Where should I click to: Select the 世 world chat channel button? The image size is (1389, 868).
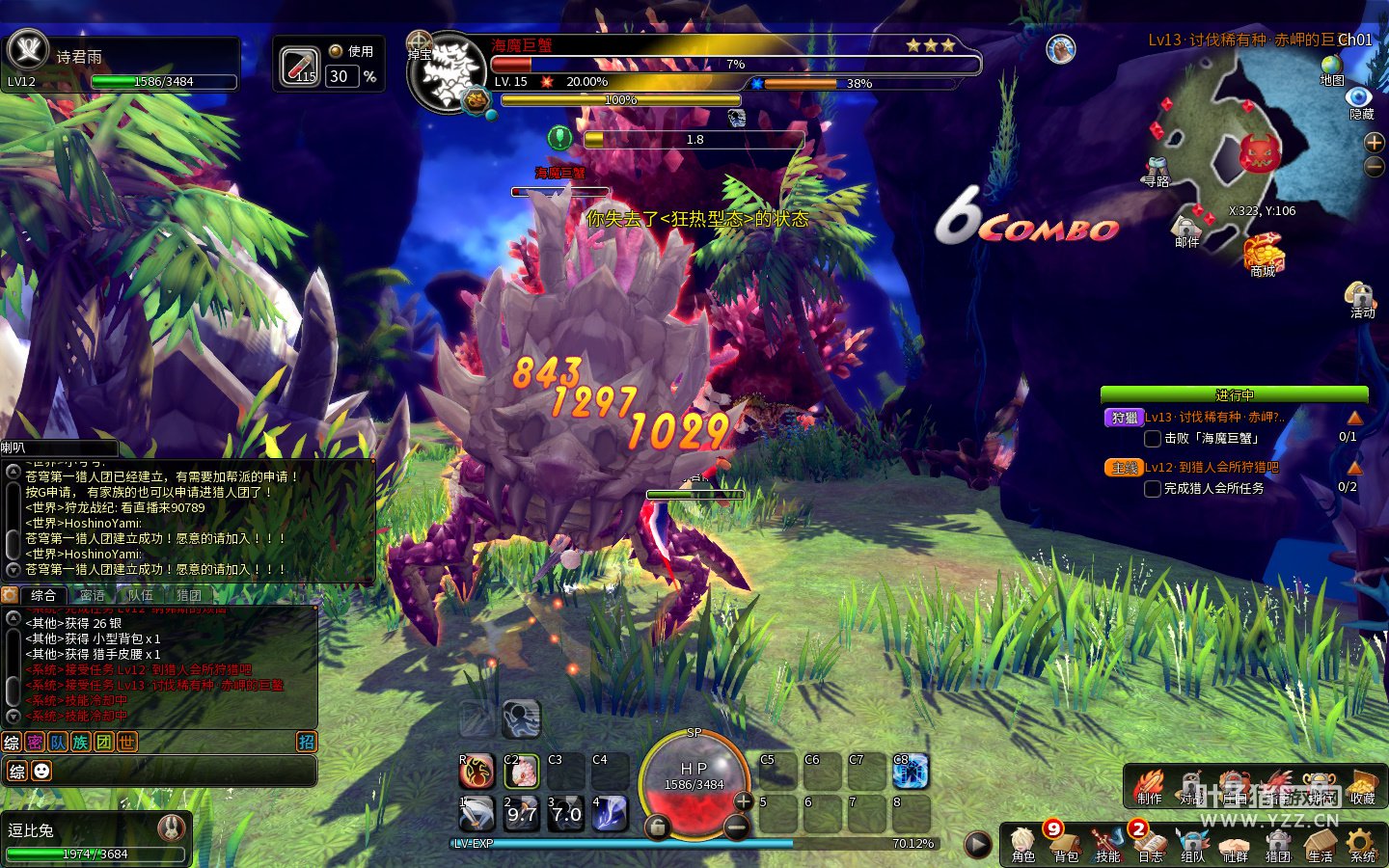(126, 742)
